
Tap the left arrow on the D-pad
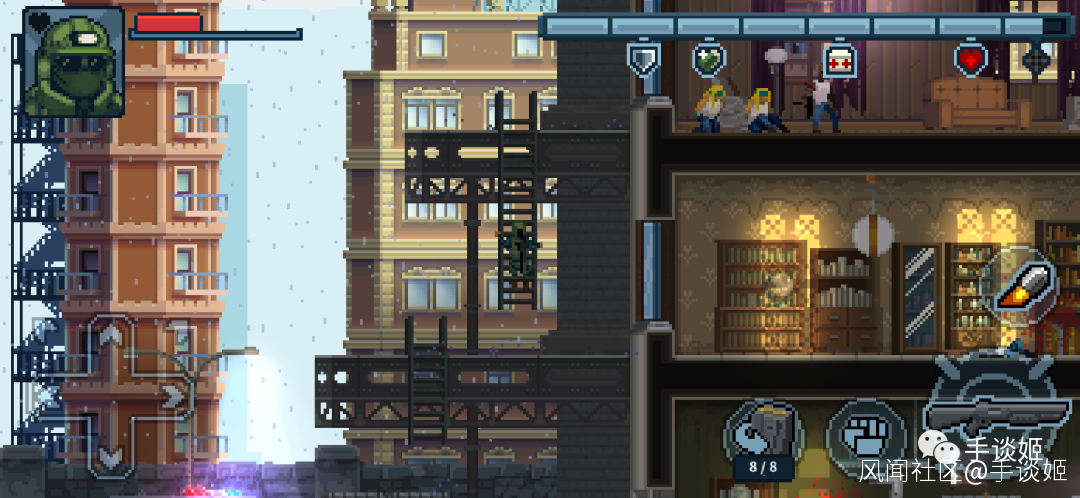point(52,396)
